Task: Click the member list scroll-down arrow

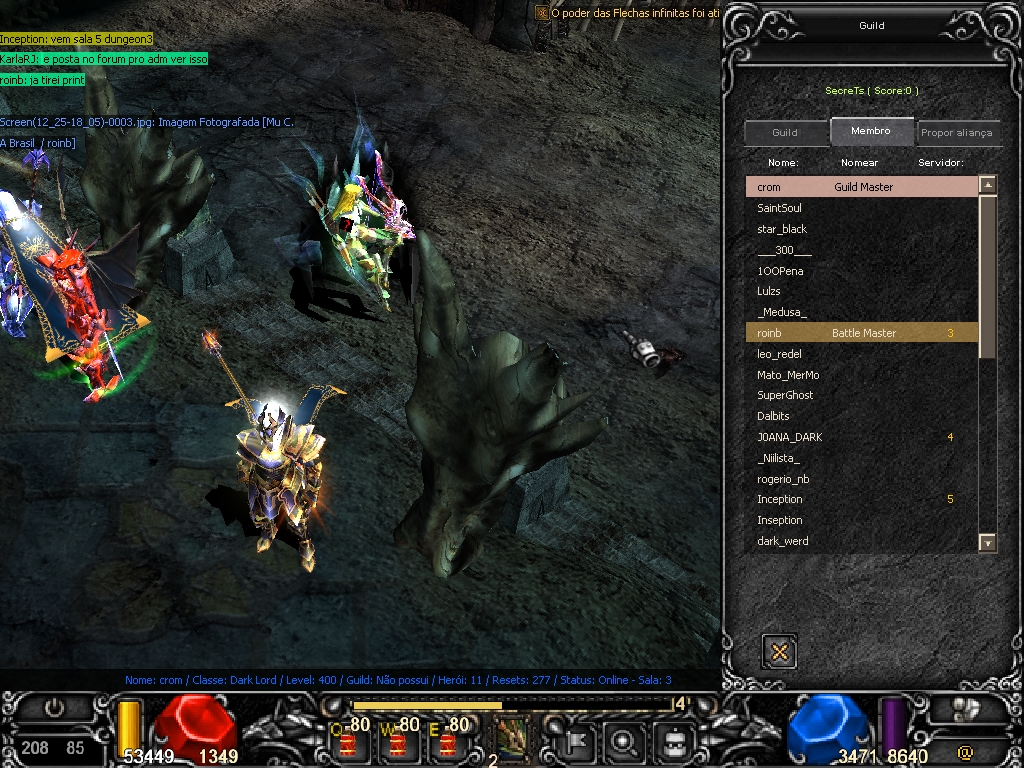Action: point(987,543)
